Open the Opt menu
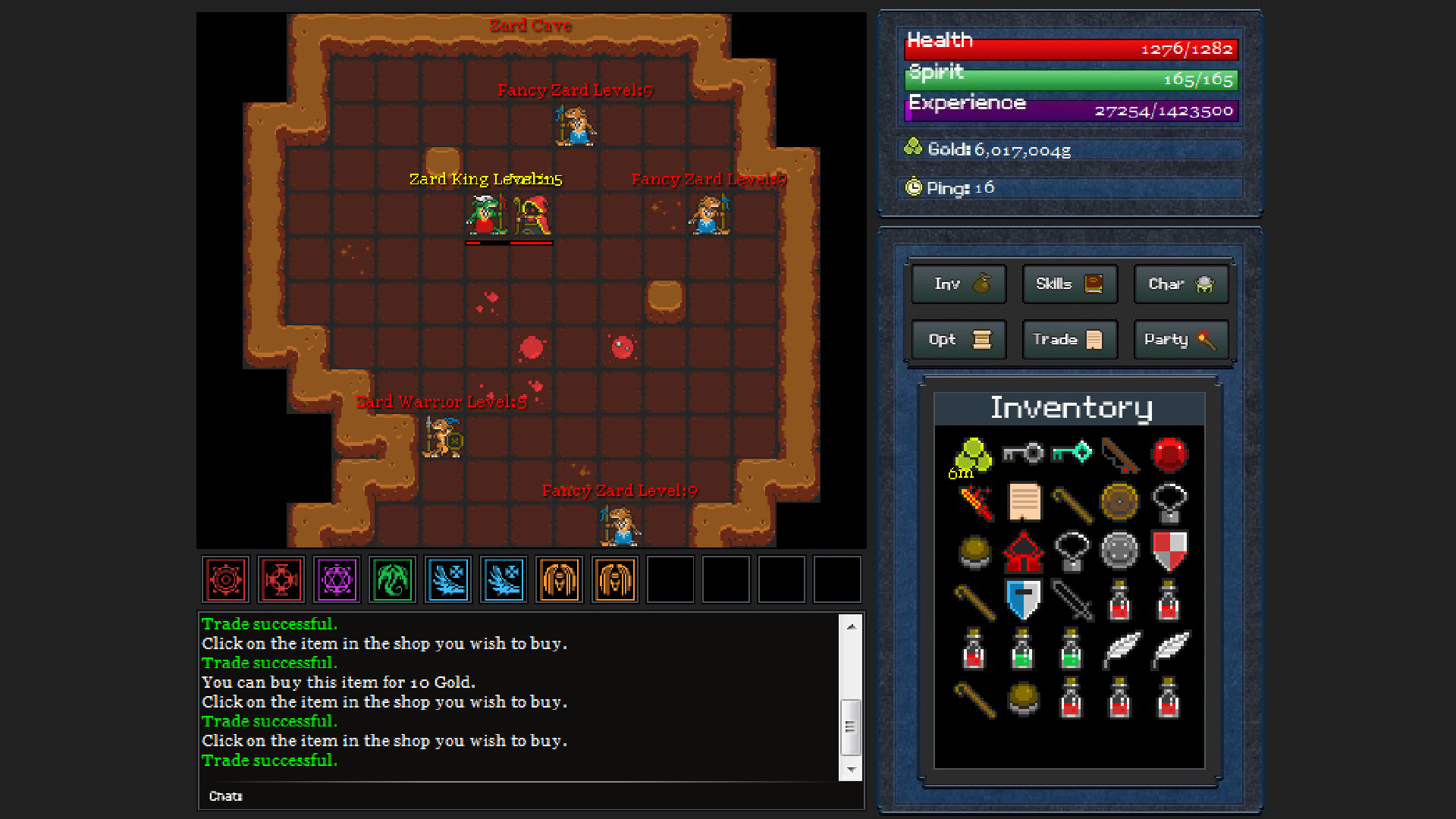The height and width of the screenshot is (819, 1456). (958, 340)
